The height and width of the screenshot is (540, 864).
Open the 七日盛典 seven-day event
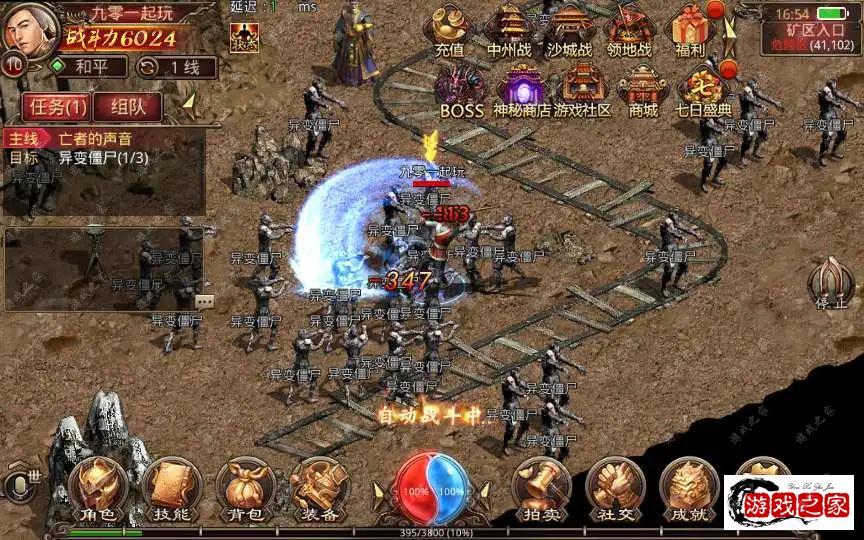tap(703, 88)
